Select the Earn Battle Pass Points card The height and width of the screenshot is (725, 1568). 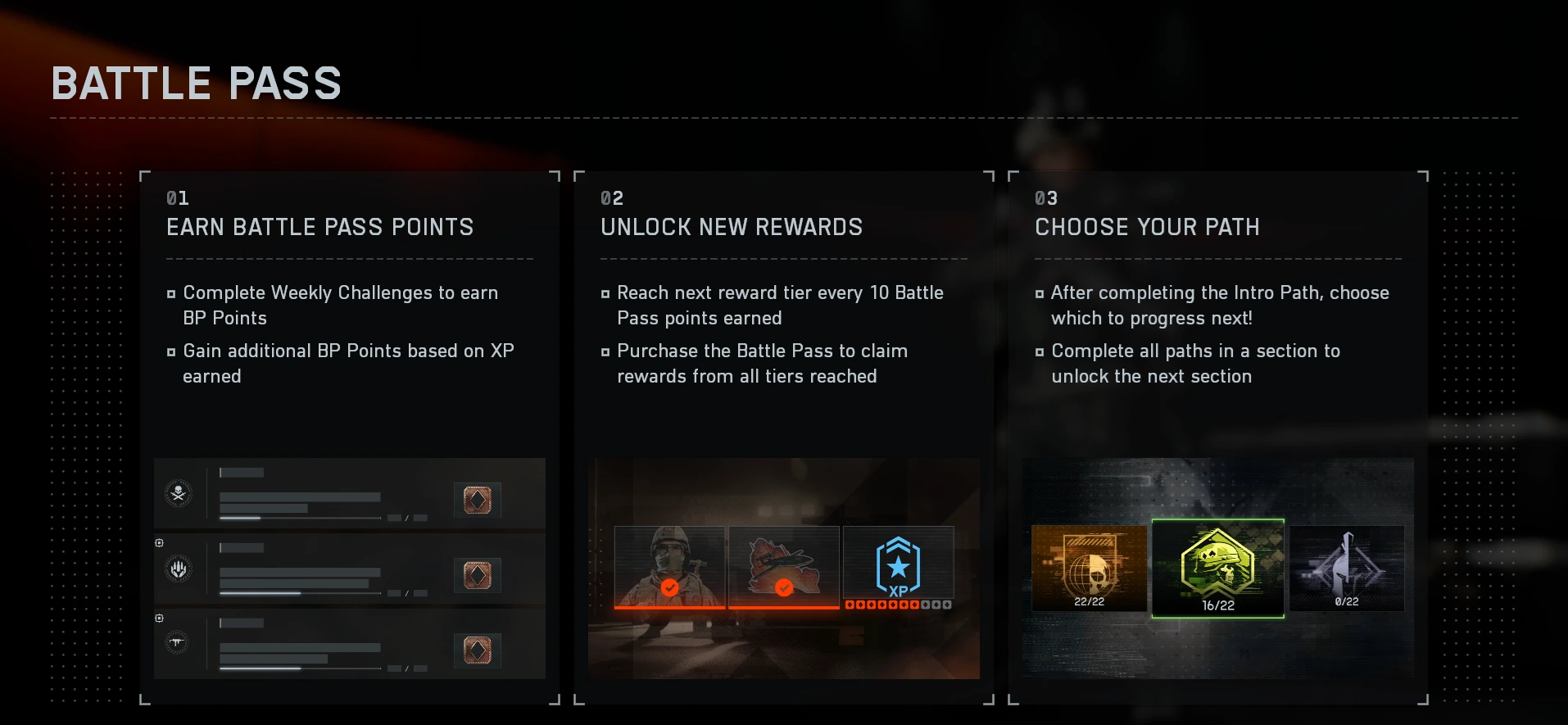click(x=350, y=328)
